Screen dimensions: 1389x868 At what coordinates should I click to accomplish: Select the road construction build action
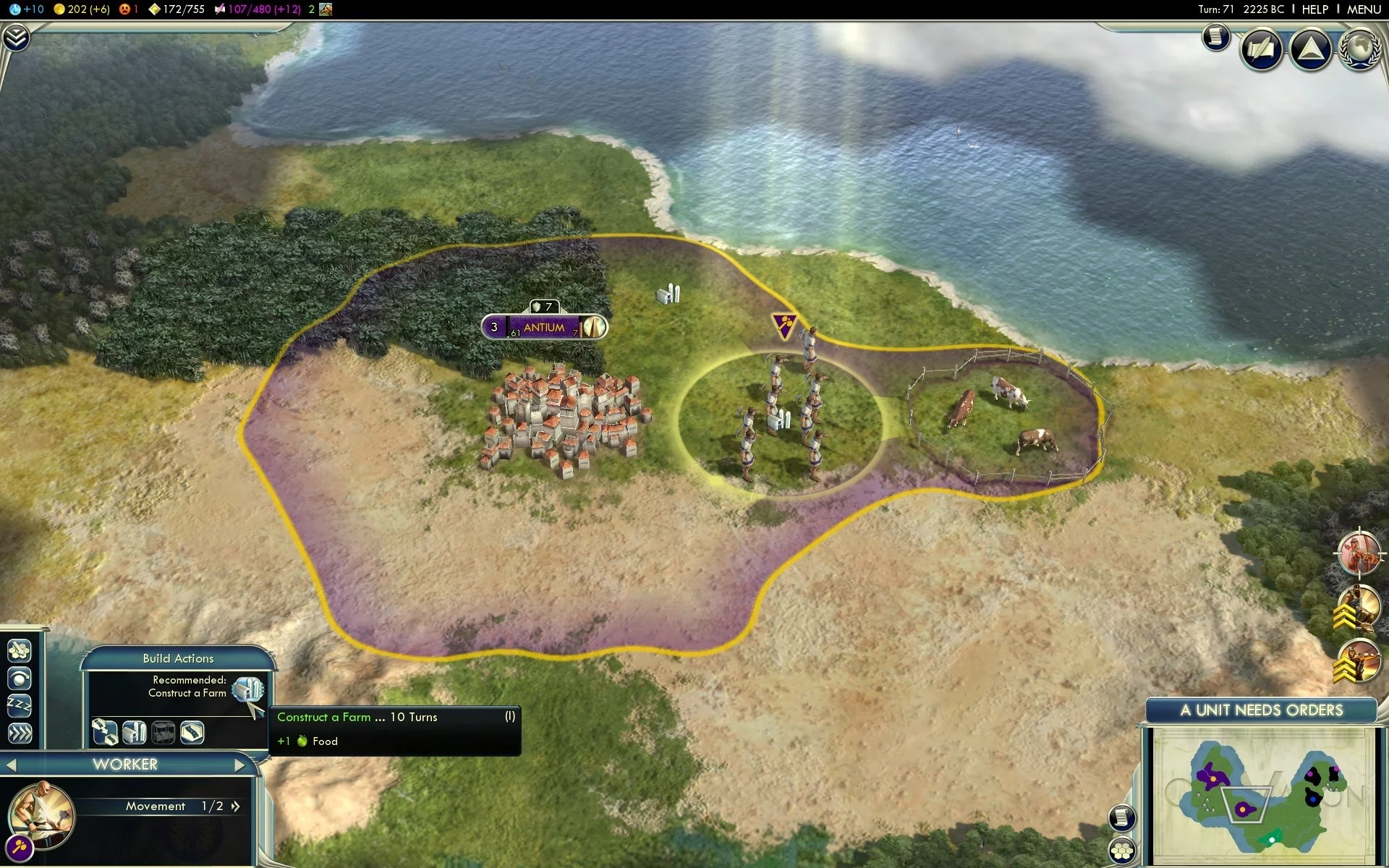tap(192, 732)
